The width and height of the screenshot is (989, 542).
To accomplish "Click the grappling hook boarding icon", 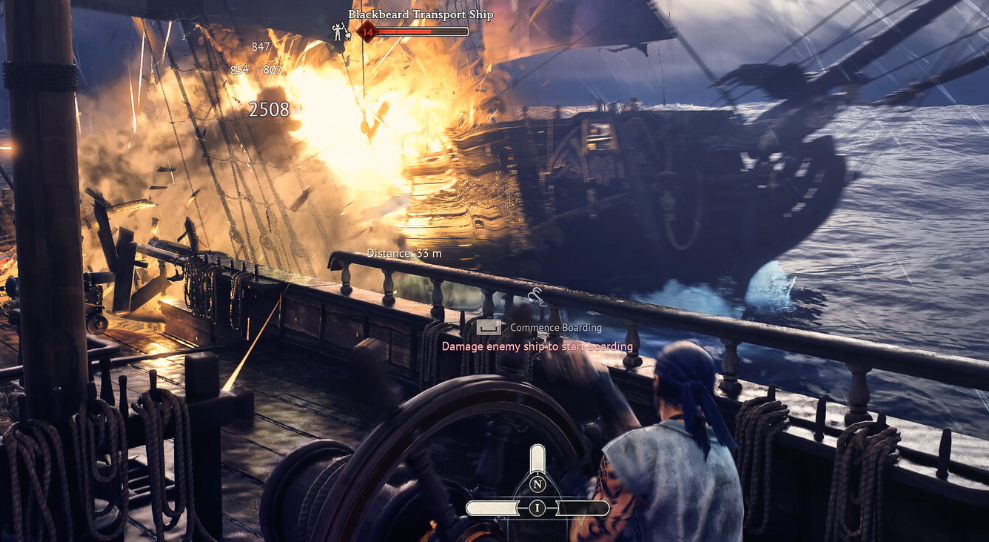I will pos(537,295).
